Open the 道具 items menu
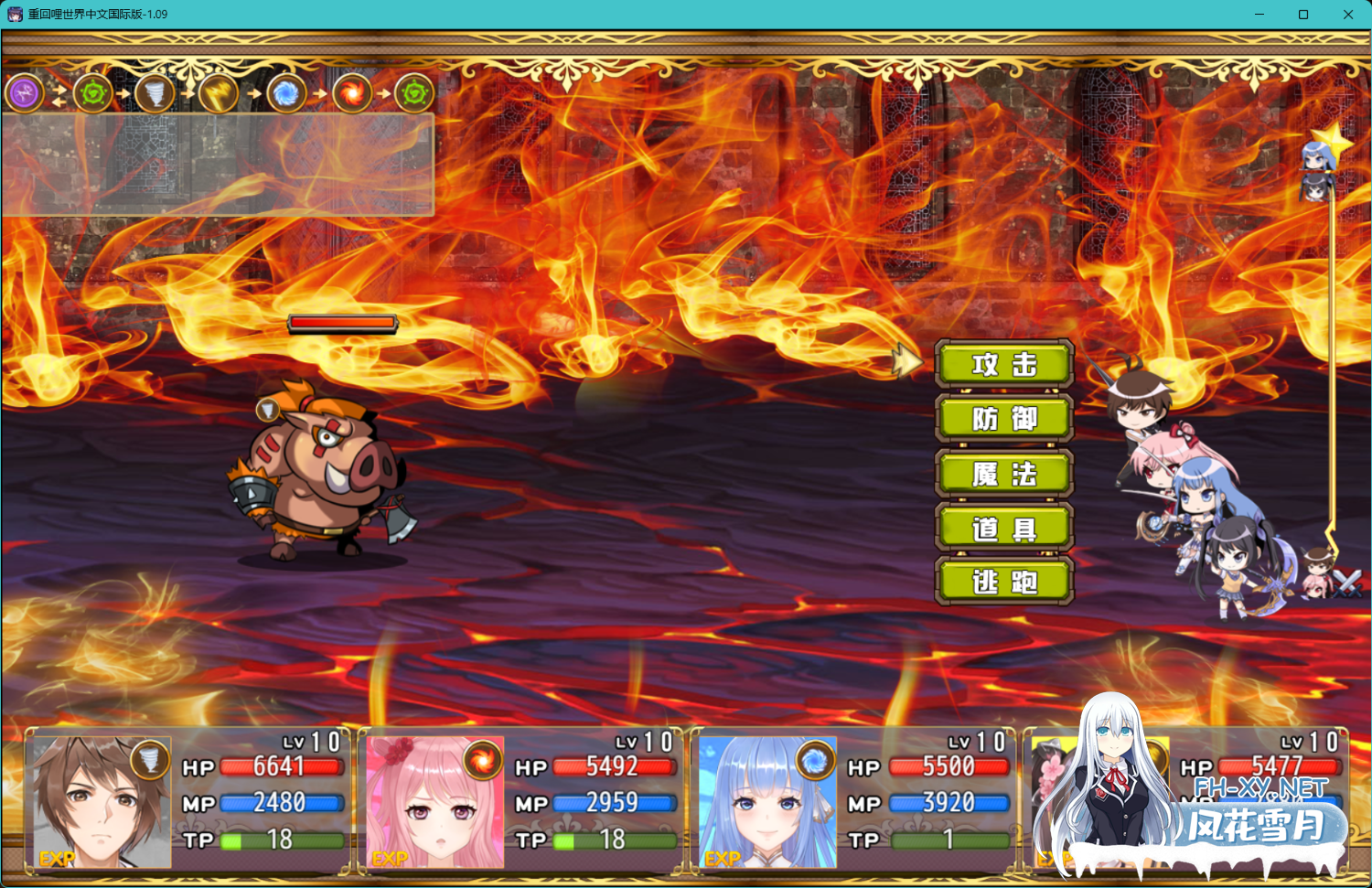This screenshot has height=888, width=1372. [x=1003, y=528]
